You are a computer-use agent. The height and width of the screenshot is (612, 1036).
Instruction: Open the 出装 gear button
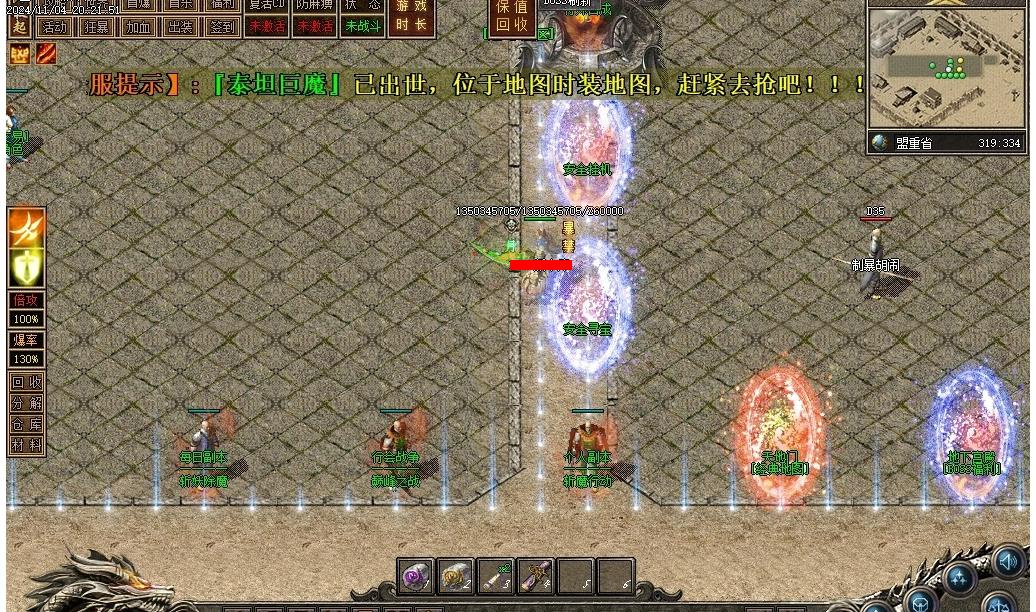point(180,27)
